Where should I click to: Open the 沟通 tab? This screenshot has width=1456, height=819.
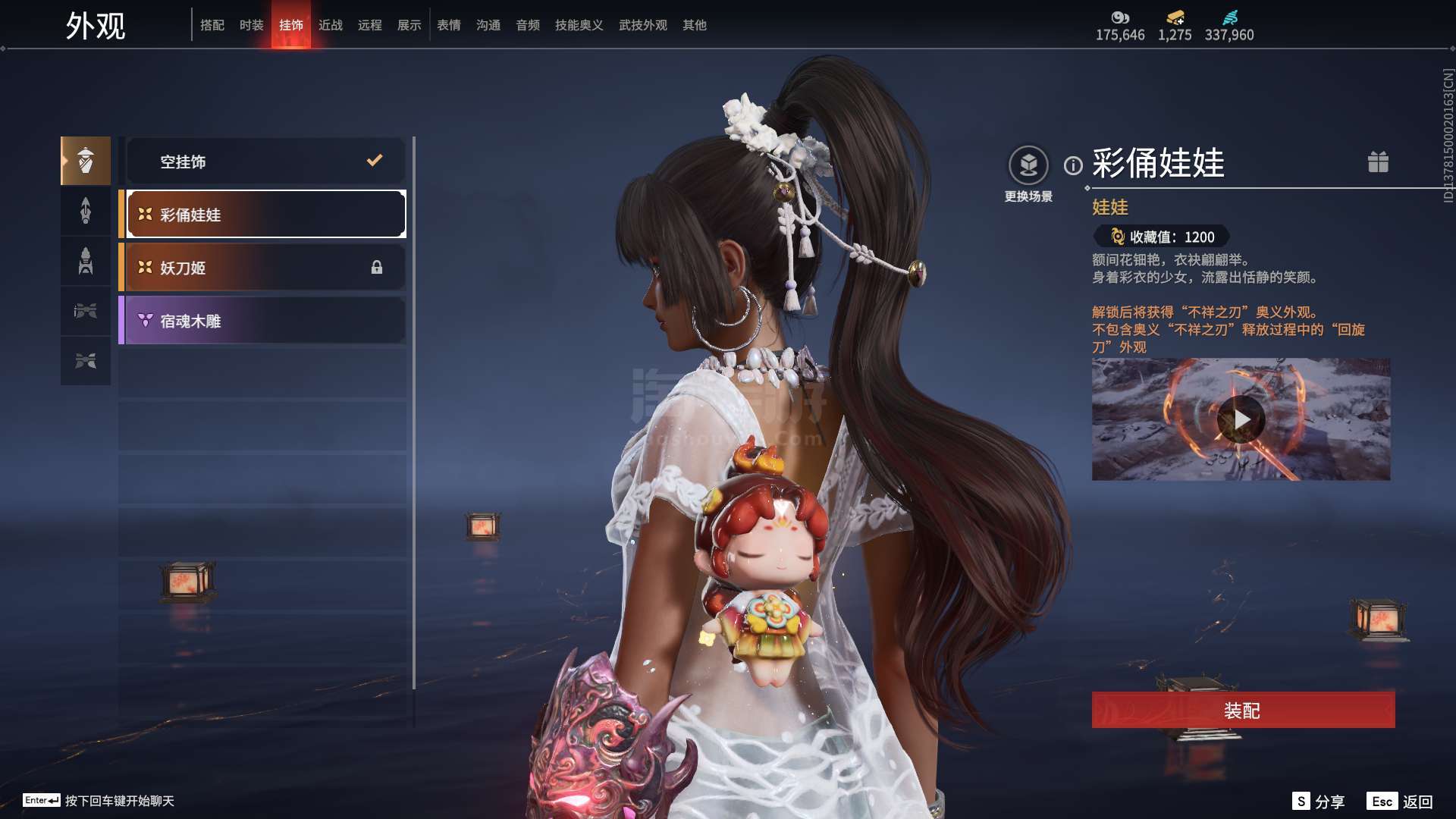488,25
